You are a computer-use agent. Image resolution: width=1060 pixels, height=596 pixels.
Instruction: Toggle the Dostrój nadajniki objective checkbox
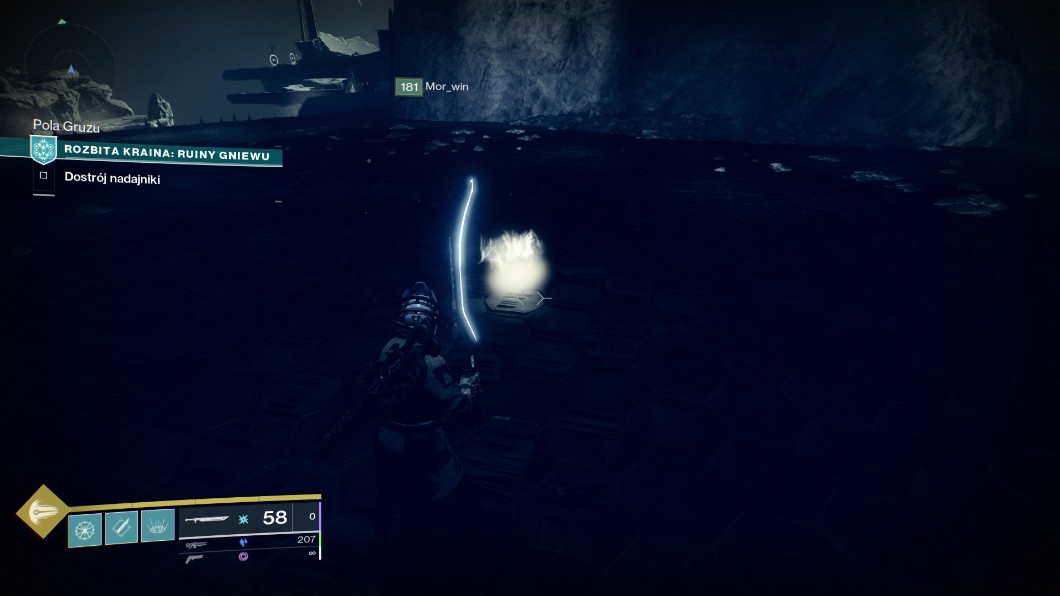pyautogui.click(x=43, y=177)
